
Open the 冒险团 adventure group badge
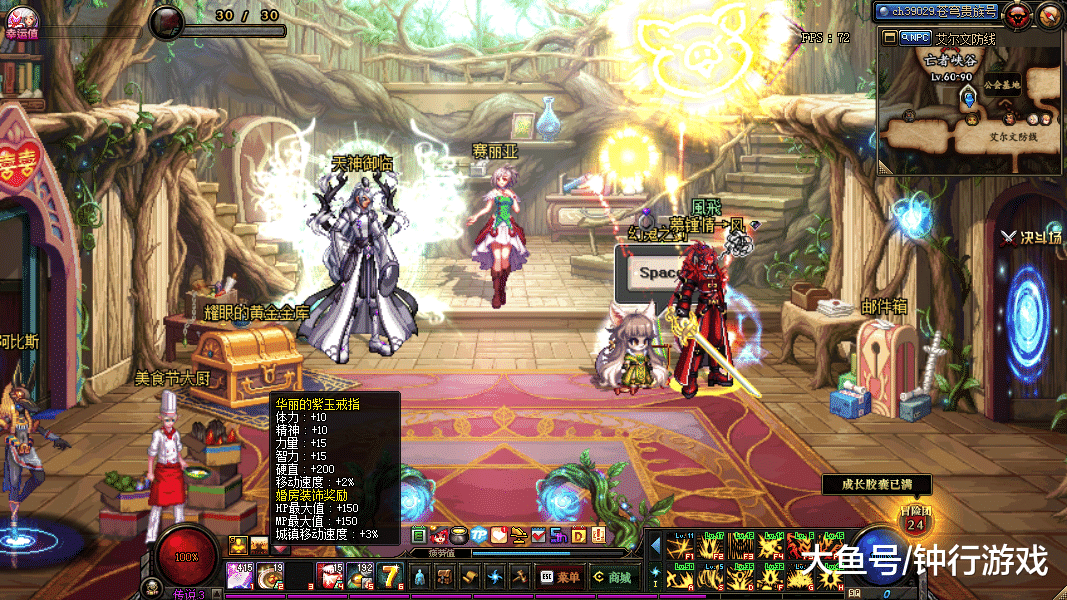(913, 519)
